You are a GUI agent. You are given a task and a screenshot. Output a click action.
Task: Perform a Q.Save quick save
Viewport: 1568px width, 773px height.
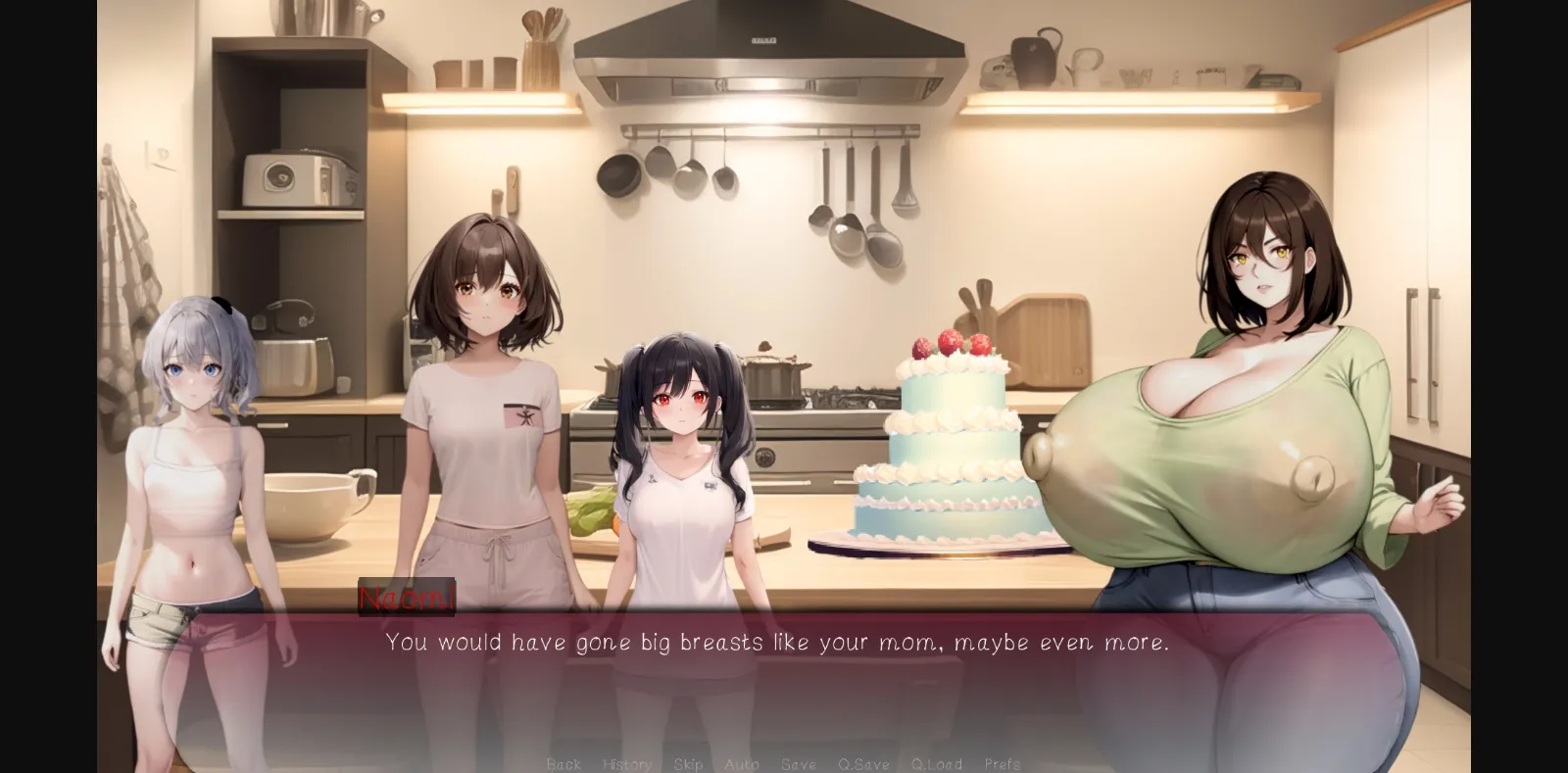tap(864, 763)
